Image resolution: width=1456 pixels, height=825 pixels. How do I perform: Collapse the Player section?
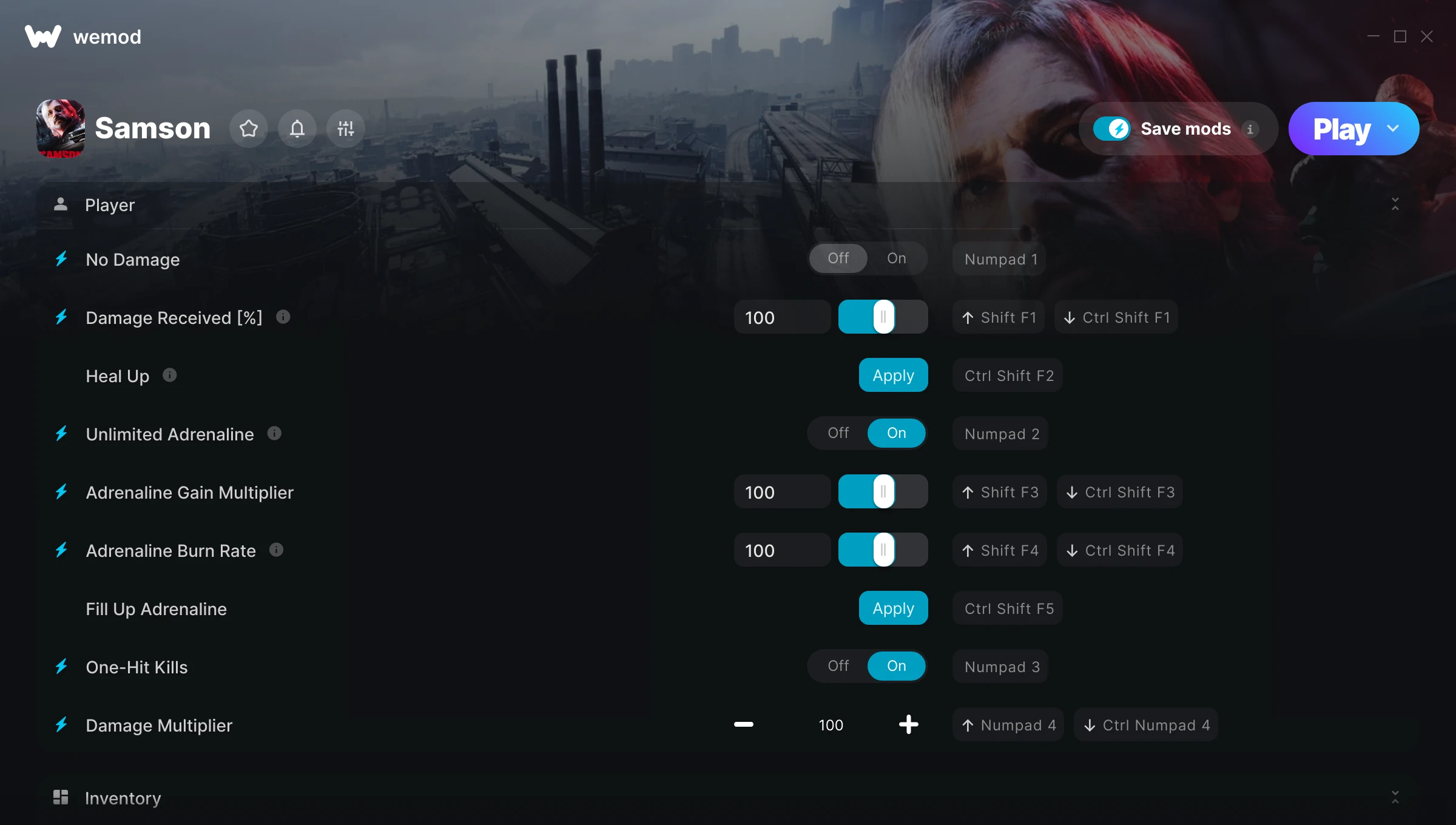1395,205
